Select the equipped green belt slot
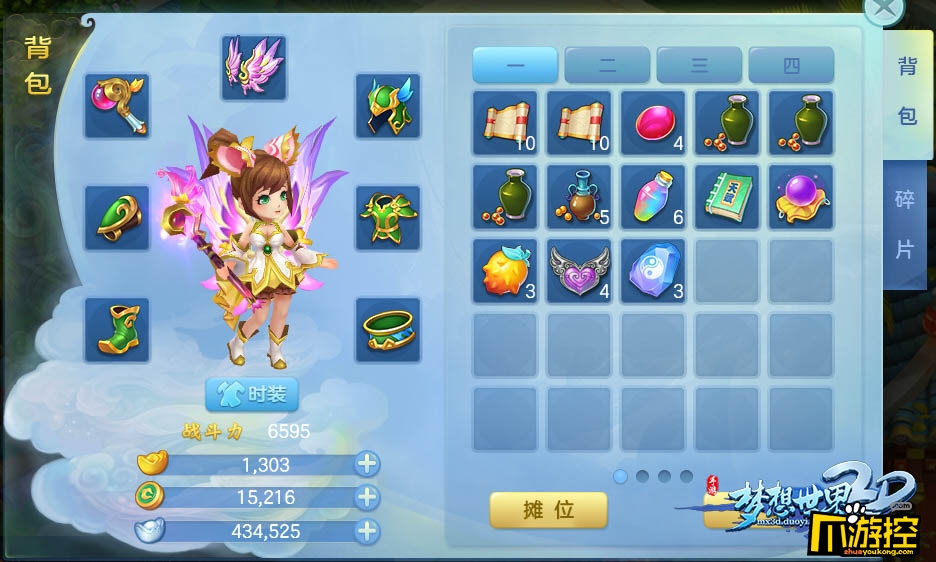936x562 pixels. click(388, 330)
